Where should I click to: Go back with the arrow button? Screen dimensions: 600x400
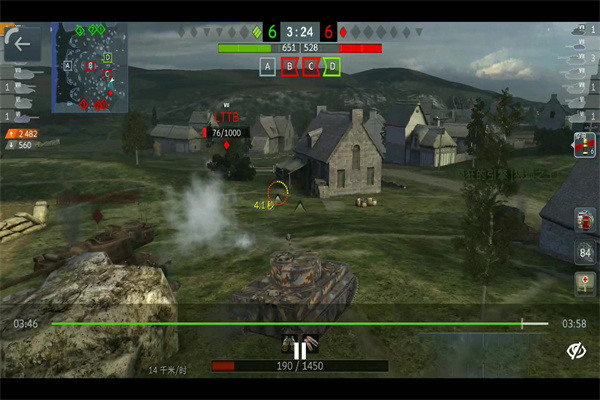point(23,45)
